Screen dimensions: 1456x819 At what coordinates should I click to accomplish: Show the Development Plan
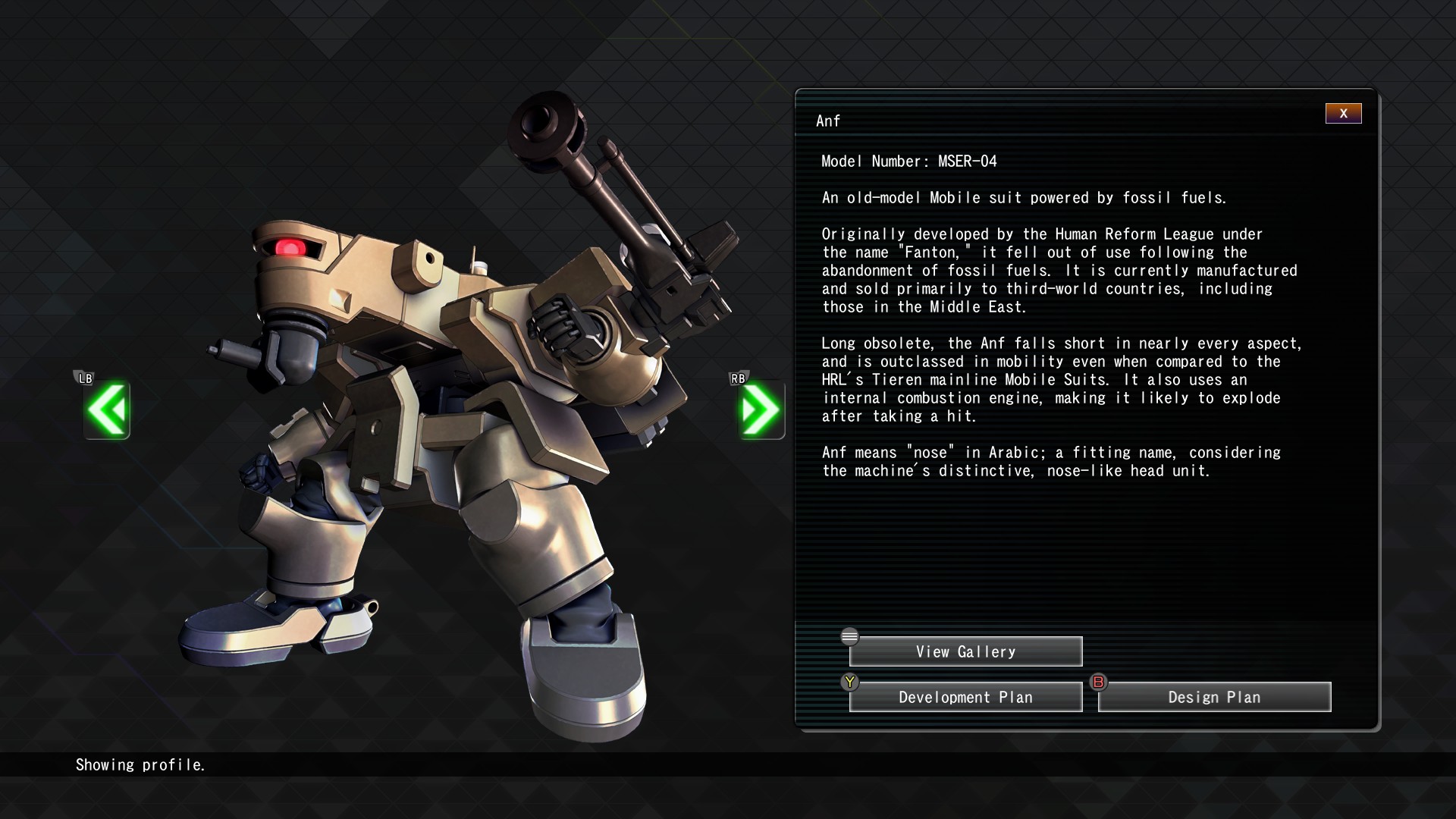[965, 697]
